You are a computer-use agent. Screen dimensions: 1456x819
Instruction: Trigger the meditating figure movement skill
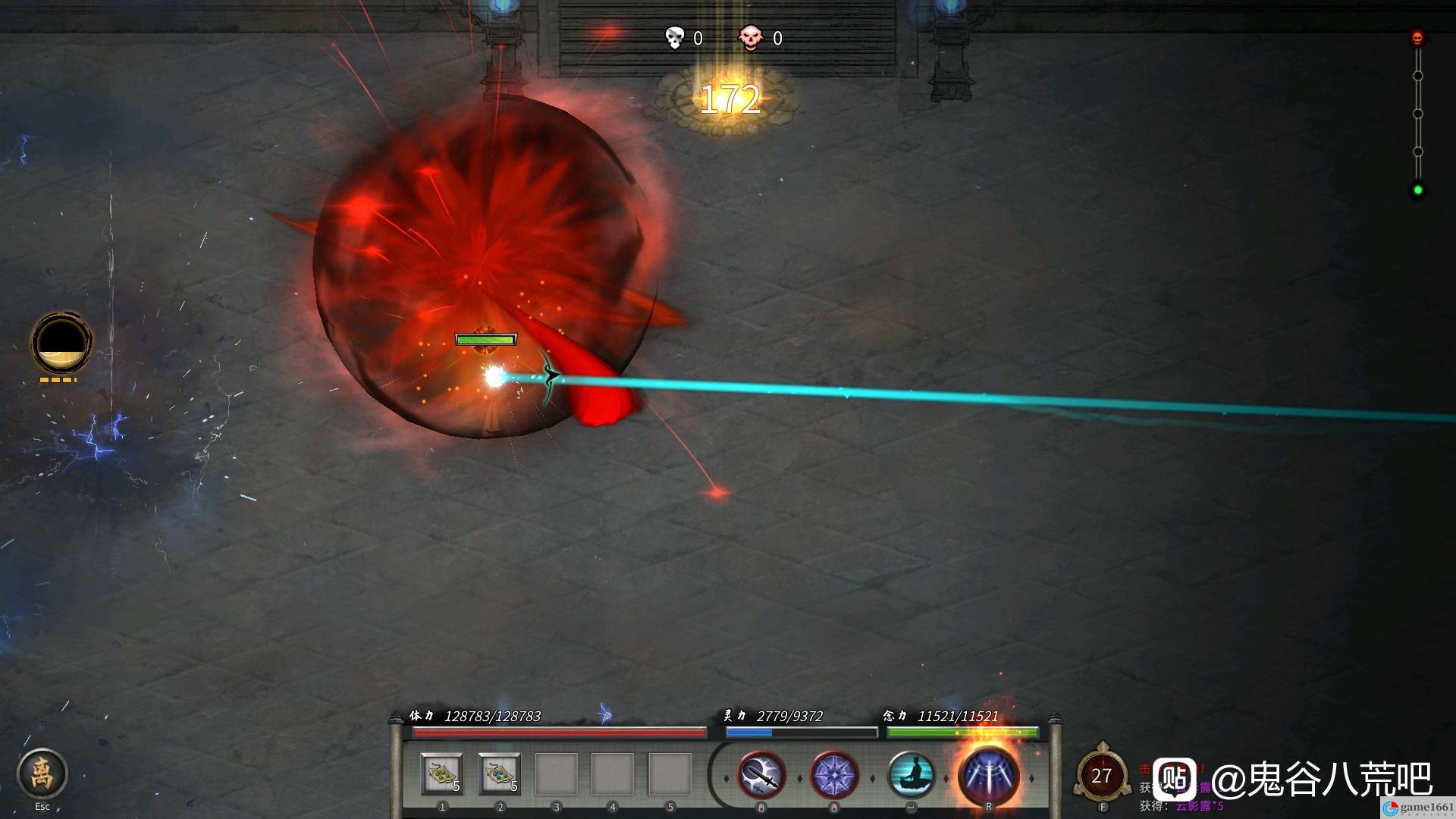pos(911,775)
